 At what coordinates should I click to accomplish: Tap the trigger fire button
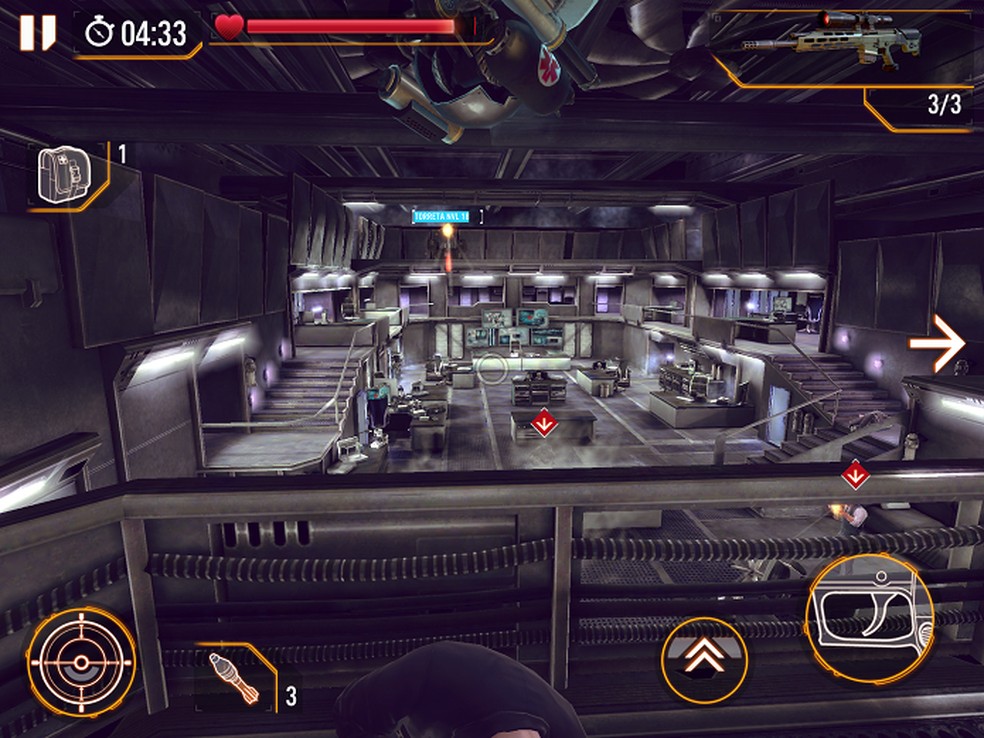click(x=869, y=618)
